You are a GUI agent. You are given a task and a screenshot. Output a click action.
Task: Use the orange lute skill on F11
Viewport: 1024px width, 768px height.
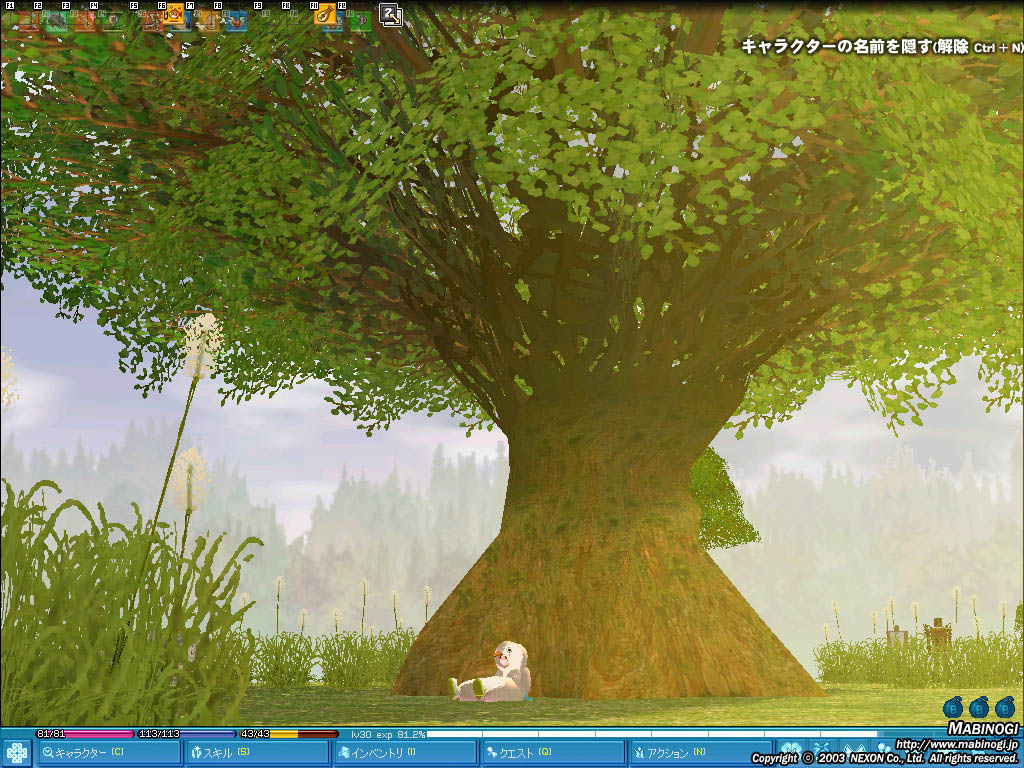326,15
